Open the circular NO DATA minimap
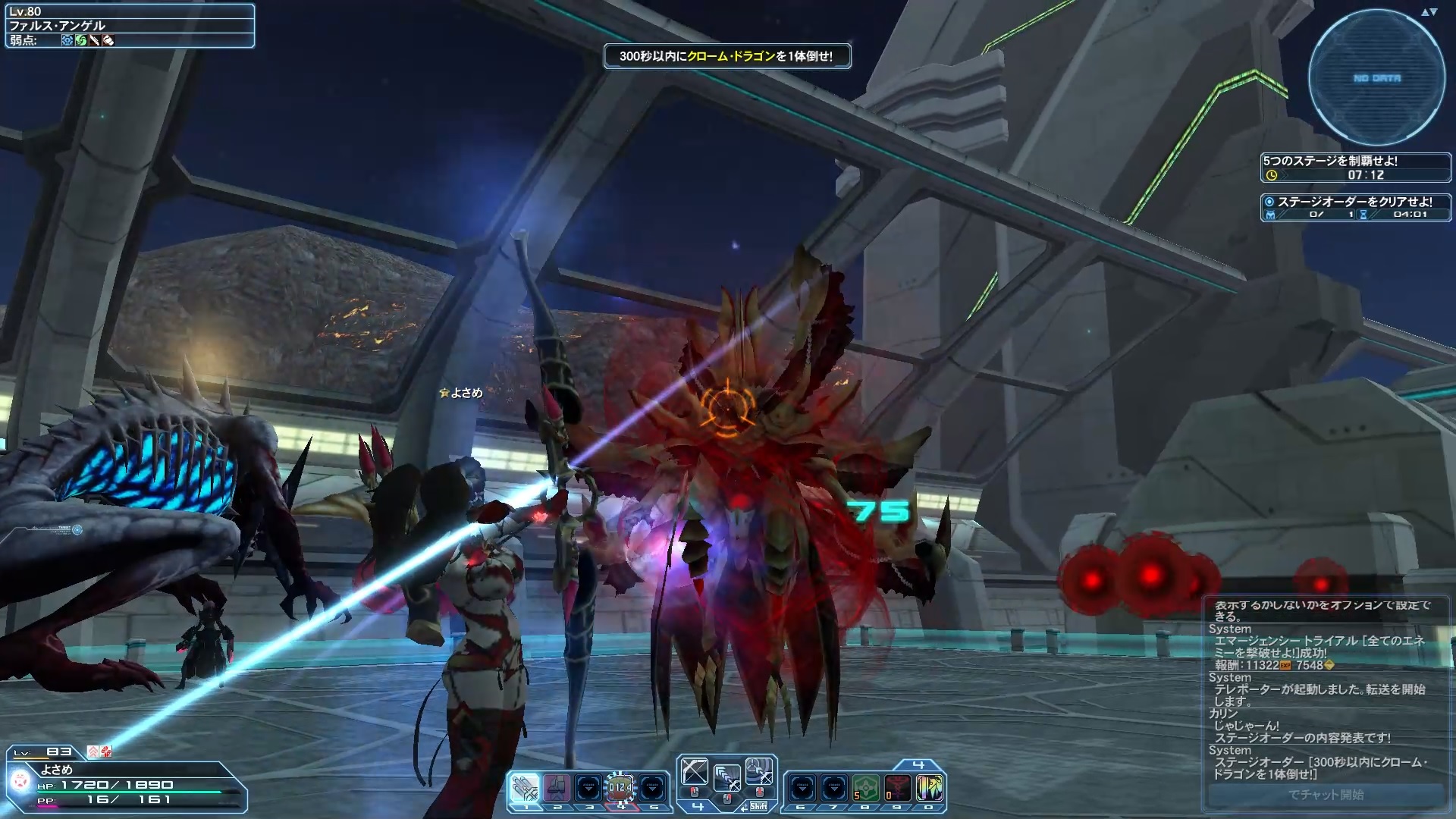1456x819 pixels. pos(1376,78)
